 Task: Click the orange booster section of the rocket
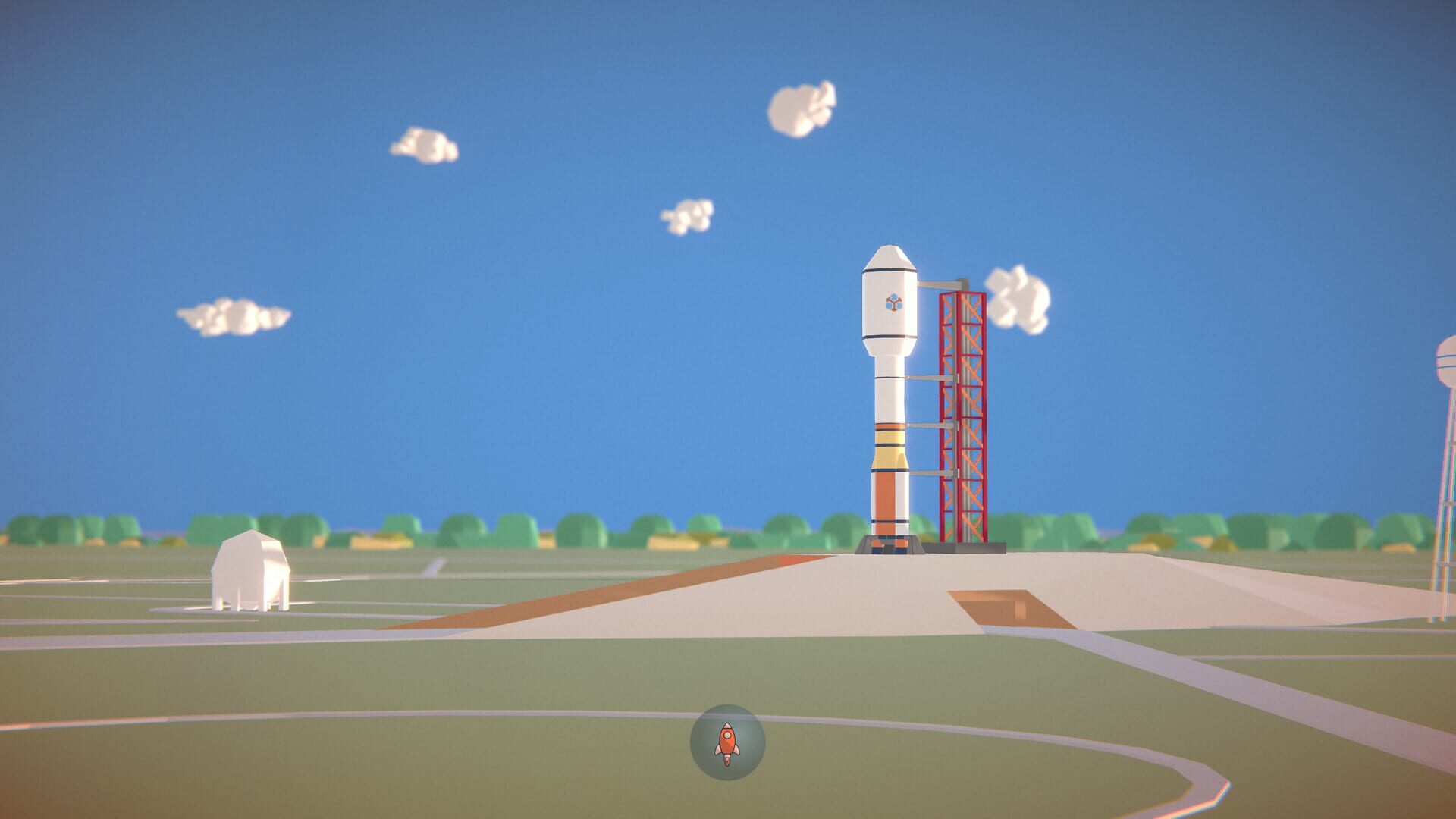pos(886,497)
